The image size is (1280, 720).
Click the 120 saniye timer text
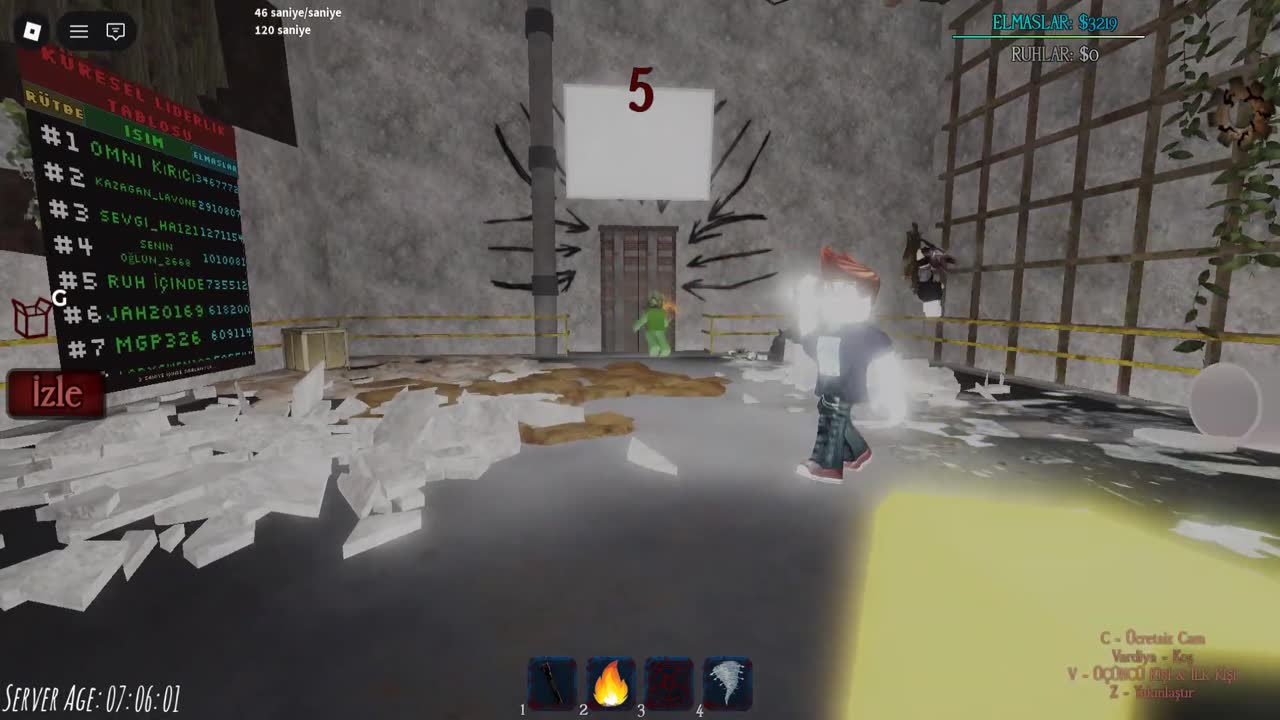click(x=284, y=30)
